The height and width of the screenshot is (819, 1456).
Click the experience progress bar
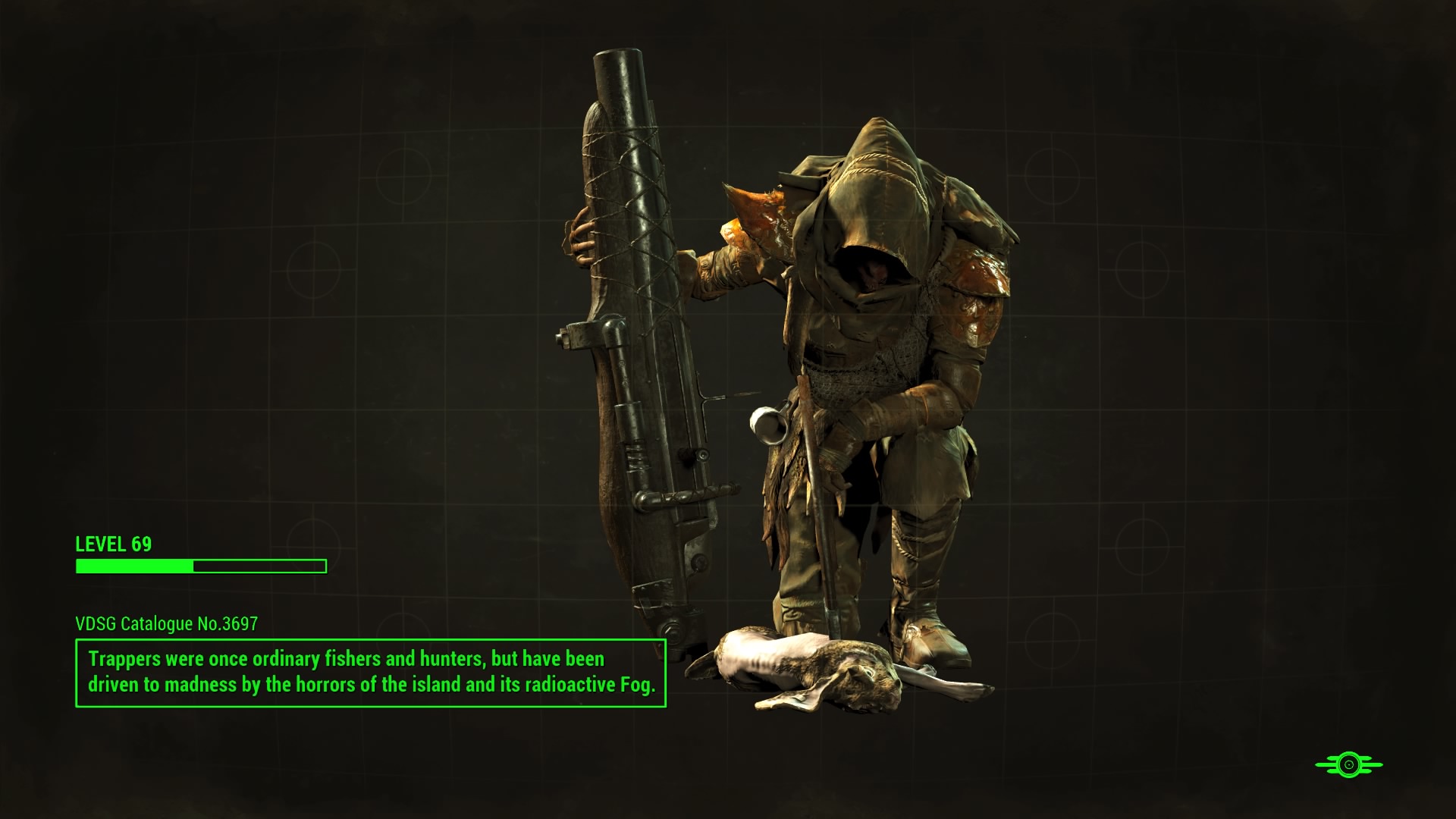click(200, 564)
